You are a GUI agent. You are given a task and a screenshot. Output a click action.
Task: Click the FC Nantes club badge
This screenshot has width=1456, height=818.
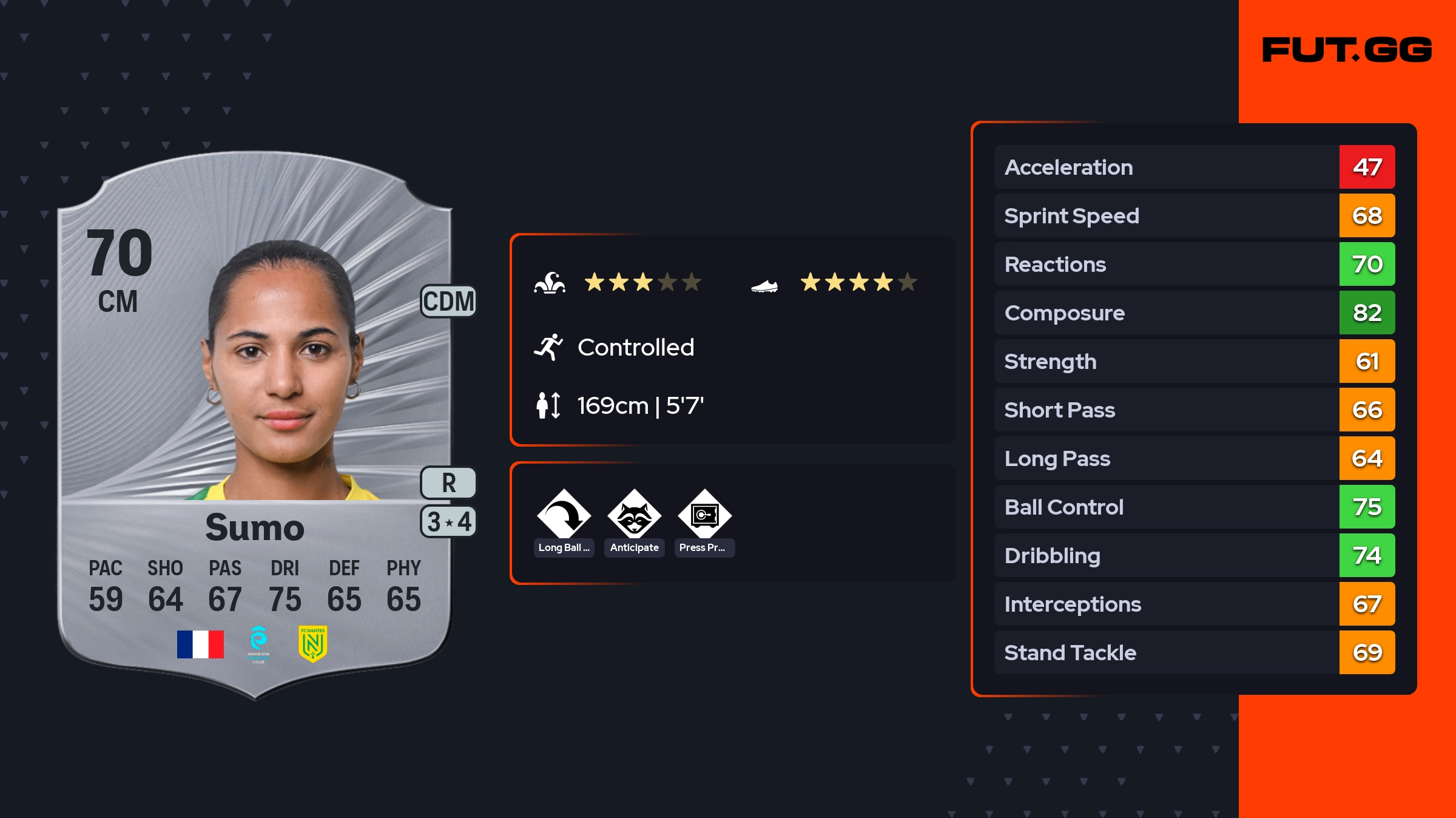312,644
